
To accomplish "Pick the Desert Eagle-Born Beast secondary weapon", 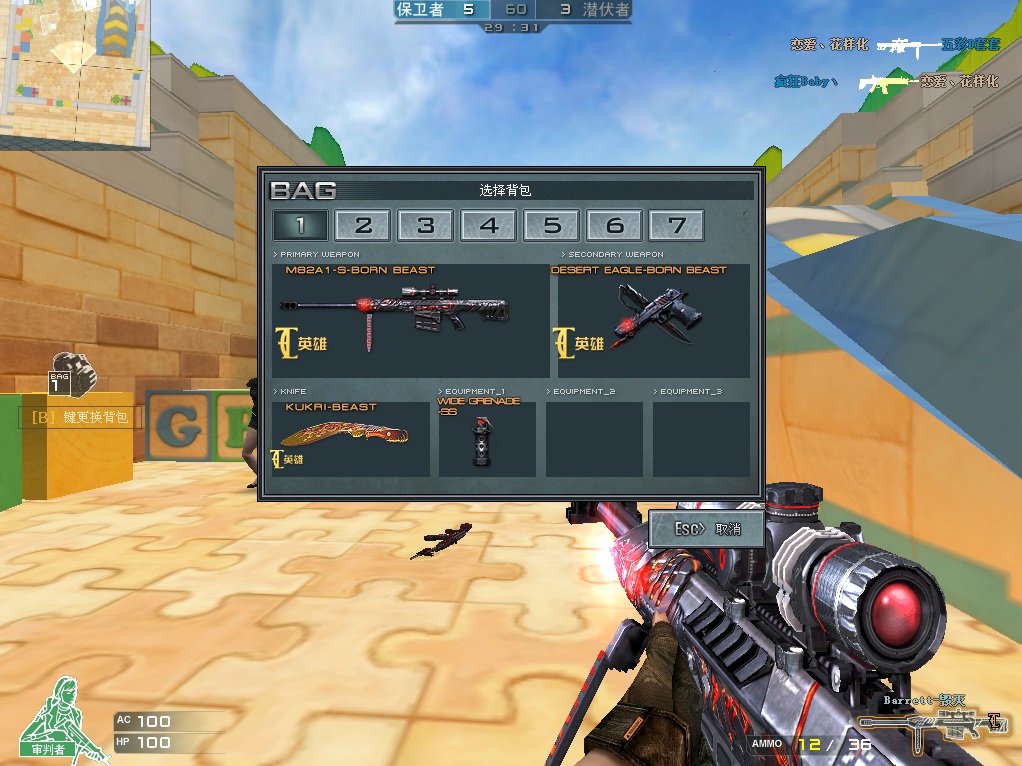I will pyautogui.click(x=653, y=320).
